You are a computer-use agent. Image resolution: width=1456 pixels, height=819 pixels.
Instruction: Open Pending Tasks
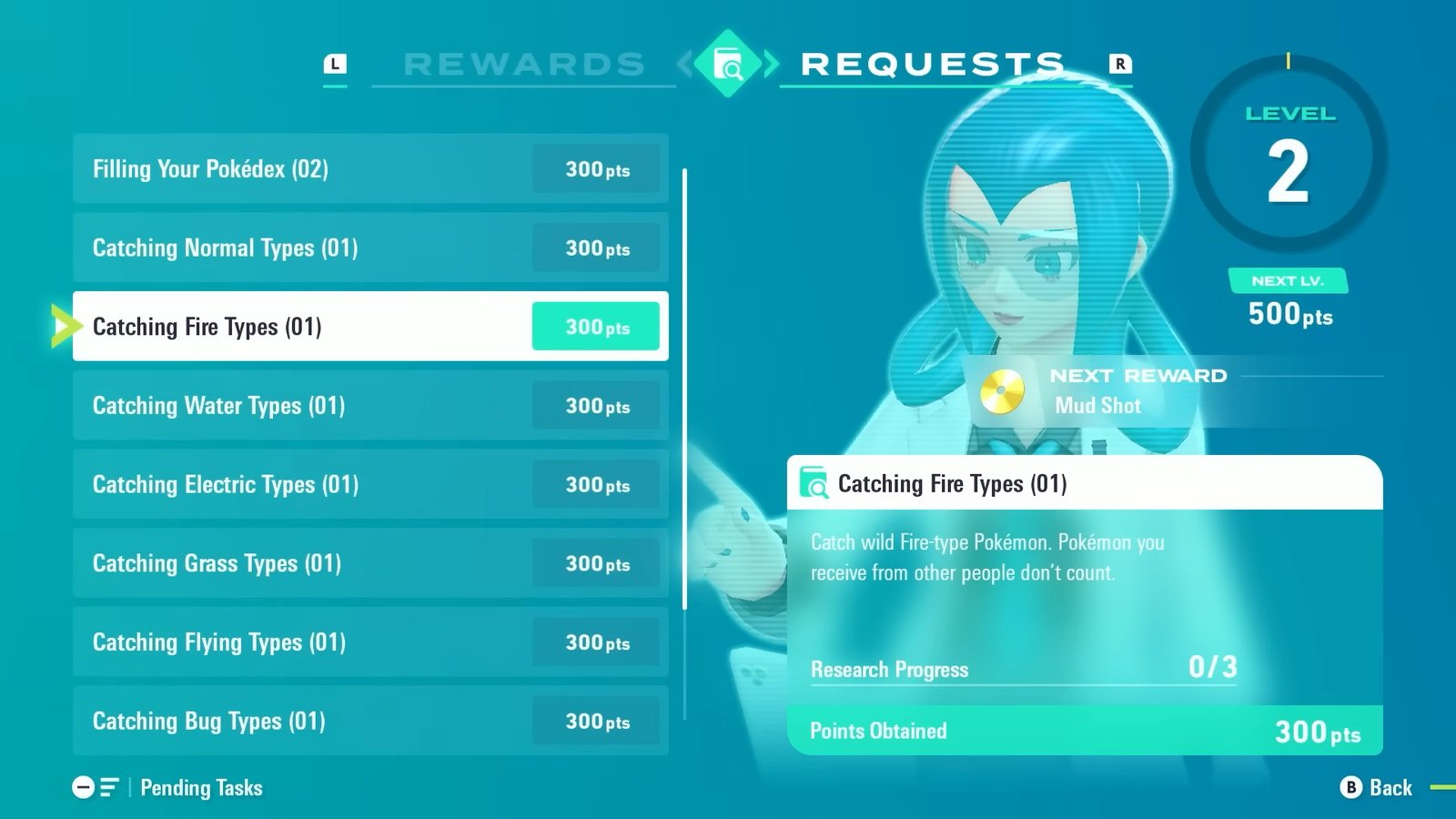pos(200,787)
